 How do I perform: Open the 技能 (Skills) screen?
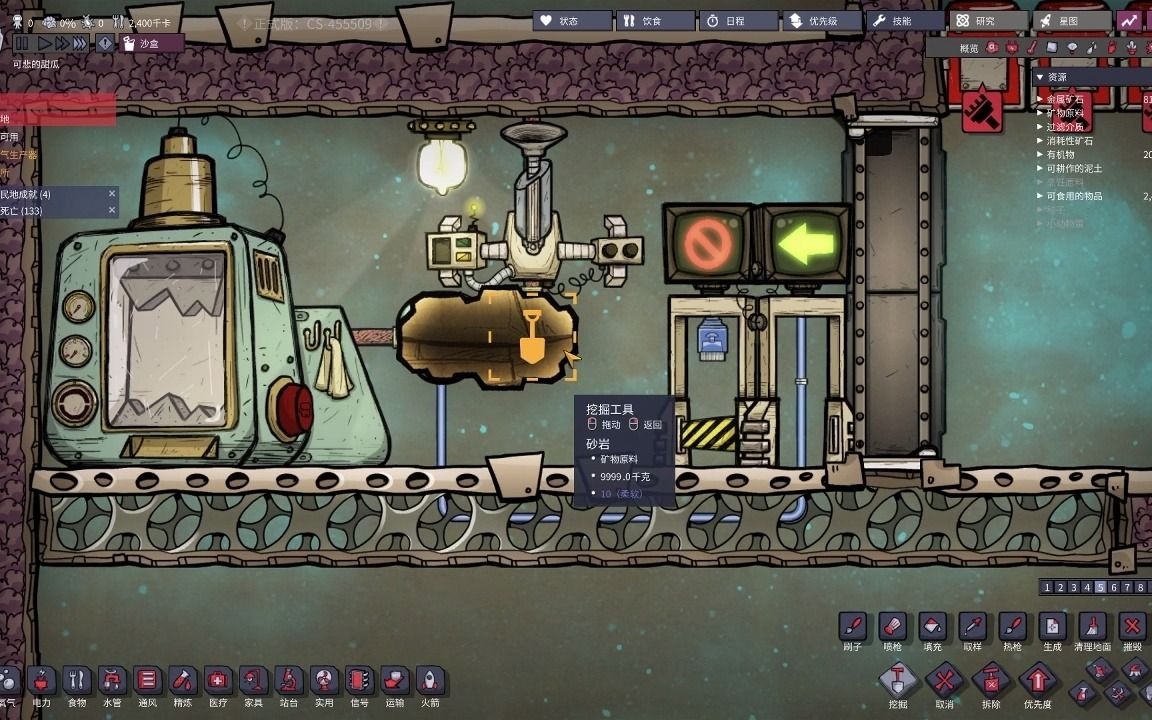(906, 21)
